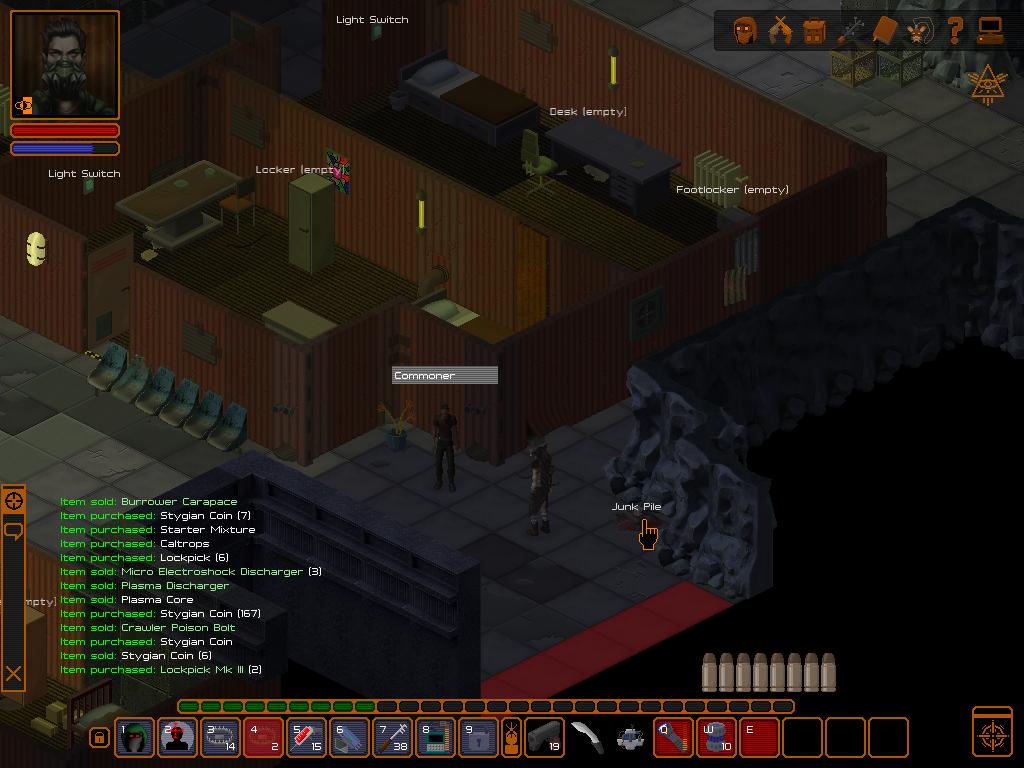
Task: Activate the Q quick slot item
Action: (674, 738)
